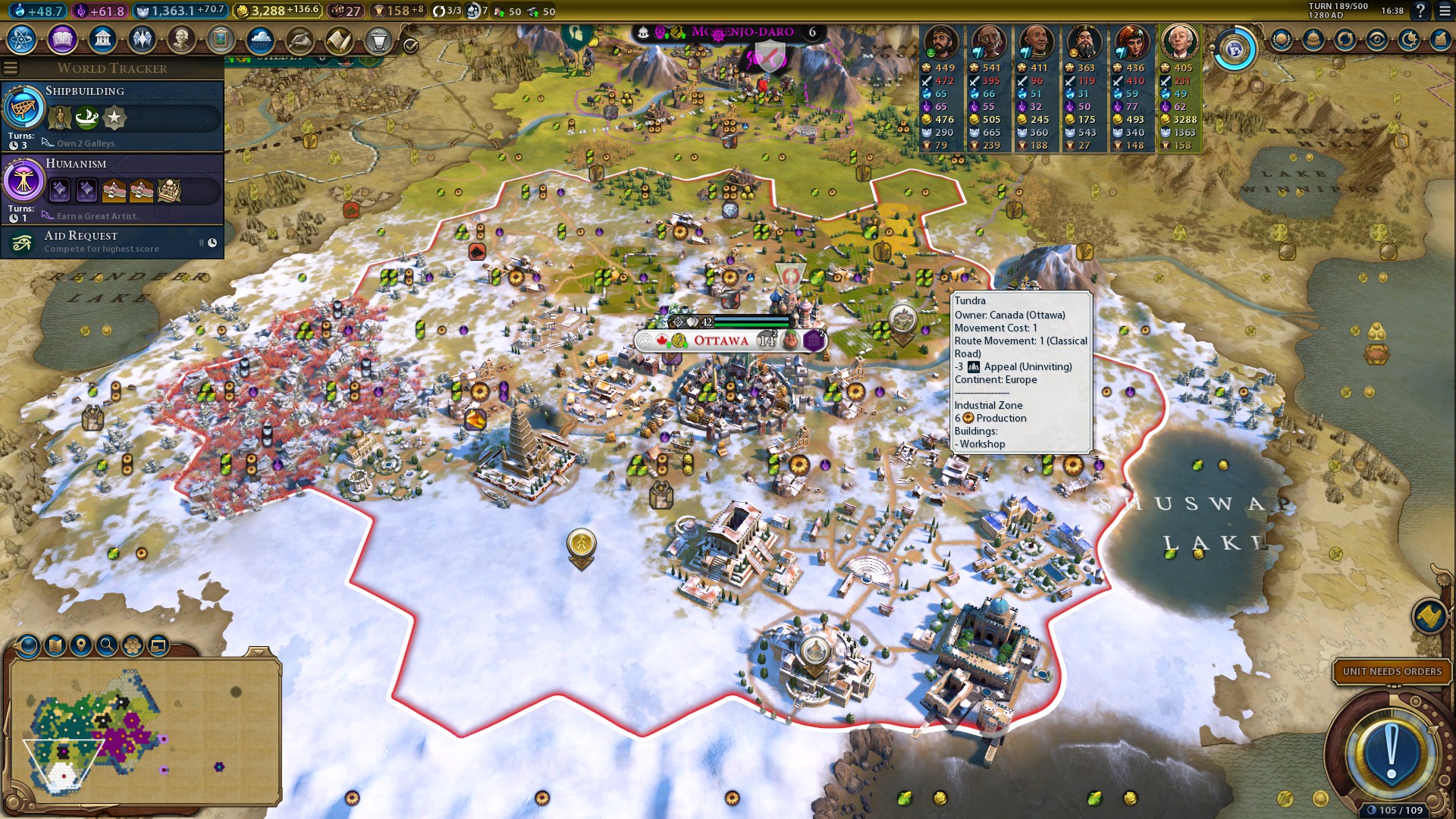The image size is (1456, 819).
Task: Click the Unit Needs Orders button
Action: [x=1392, y=671]
